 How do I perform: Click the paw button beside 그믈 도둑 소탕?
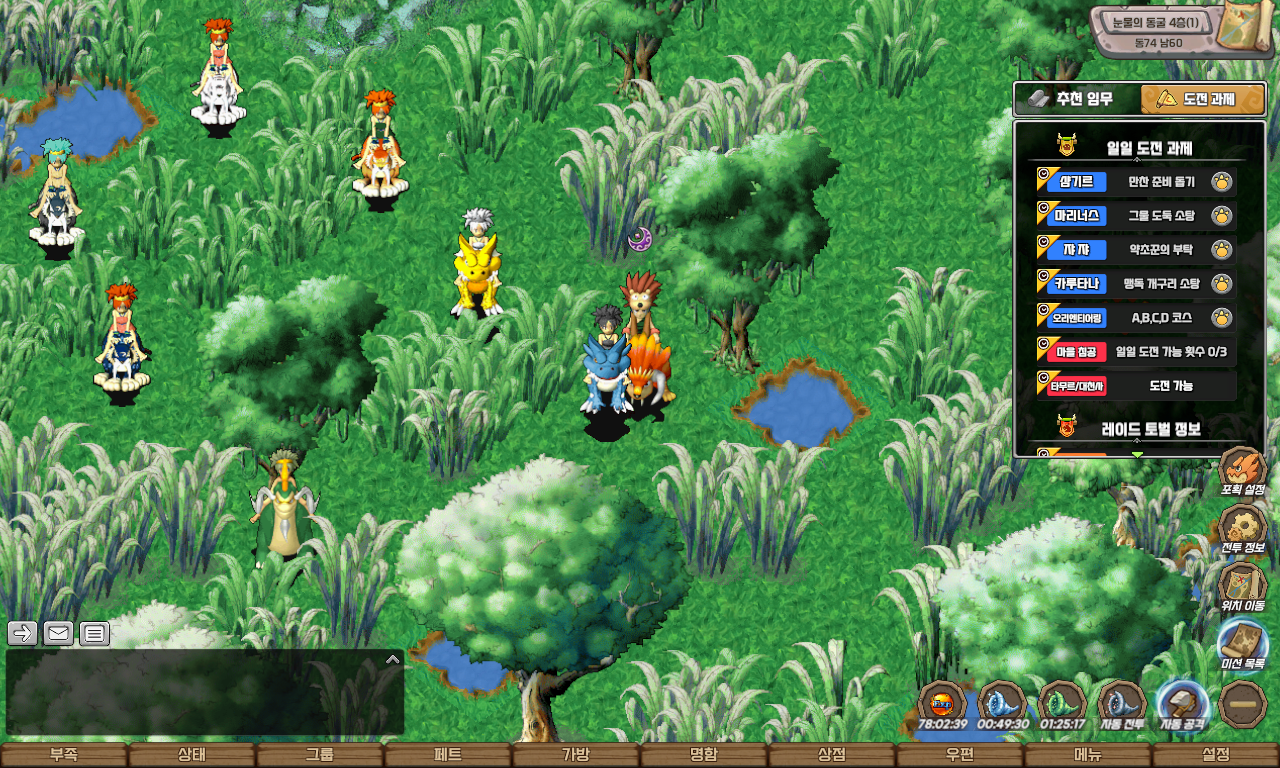point(1221,216)
